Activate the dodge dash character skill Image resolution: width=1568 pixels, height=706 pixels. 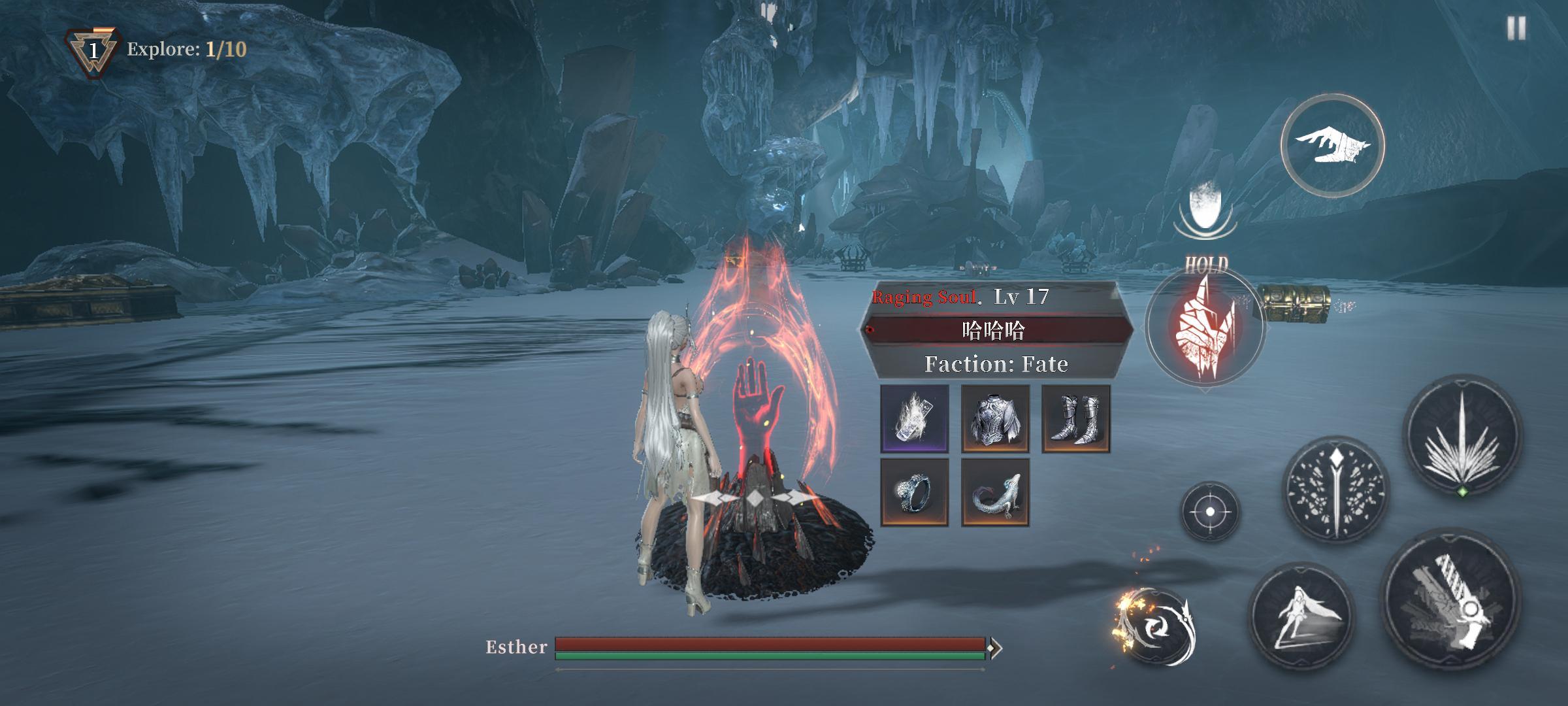pyautogui.click(x=1301, y=616)
